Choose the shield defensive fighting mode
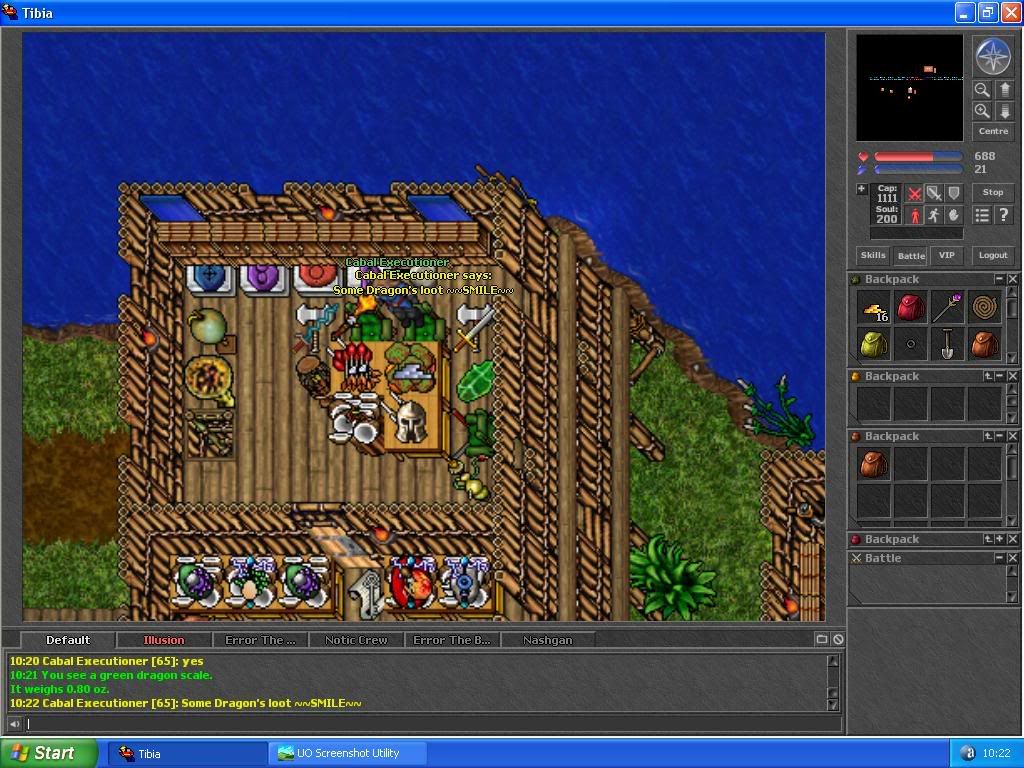 pyautogui.click(x=954, y=193)
